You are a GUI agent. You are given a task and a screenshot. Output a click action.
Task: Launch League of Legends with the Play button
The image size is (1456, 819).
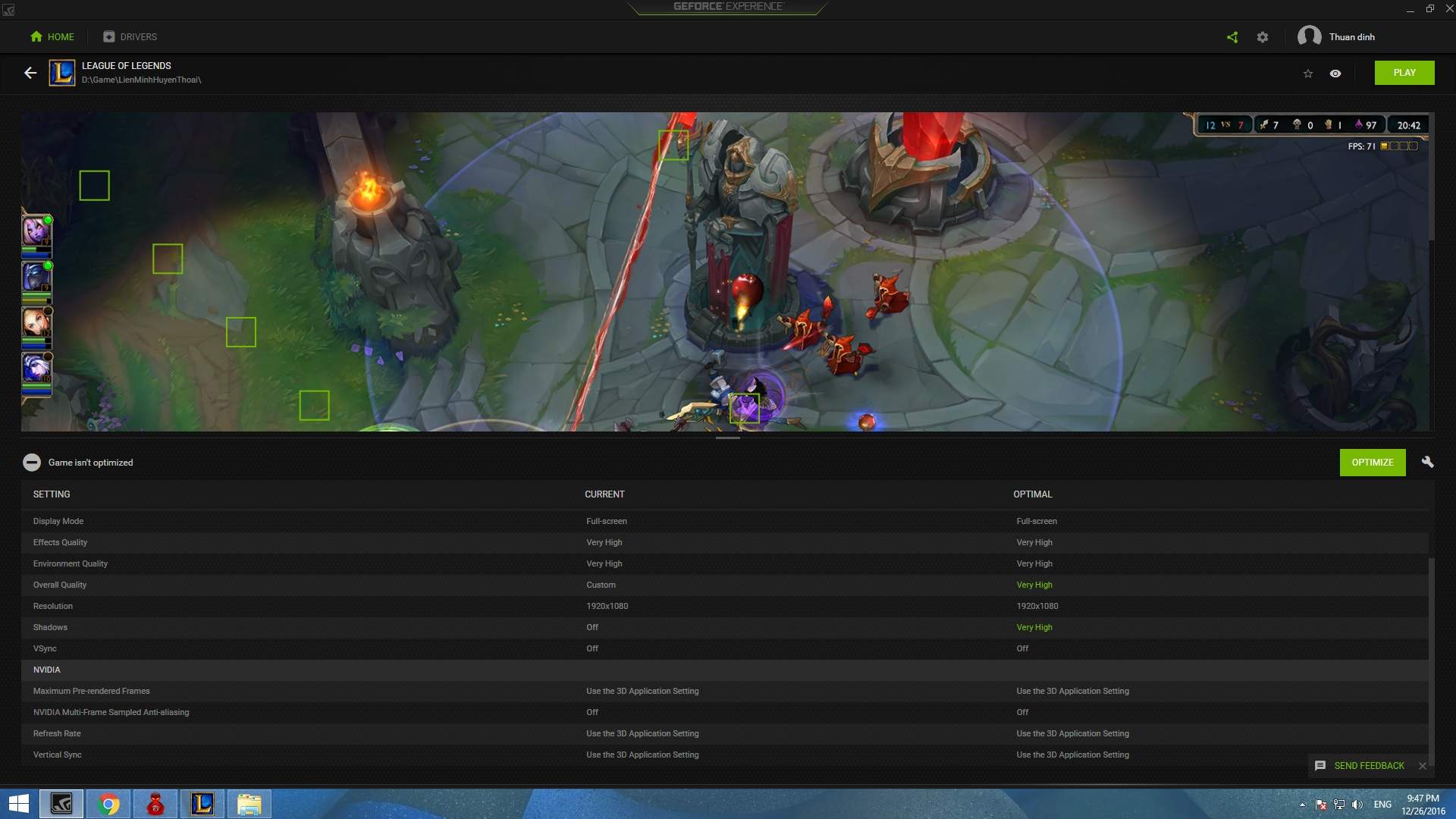pos(1404,73)
